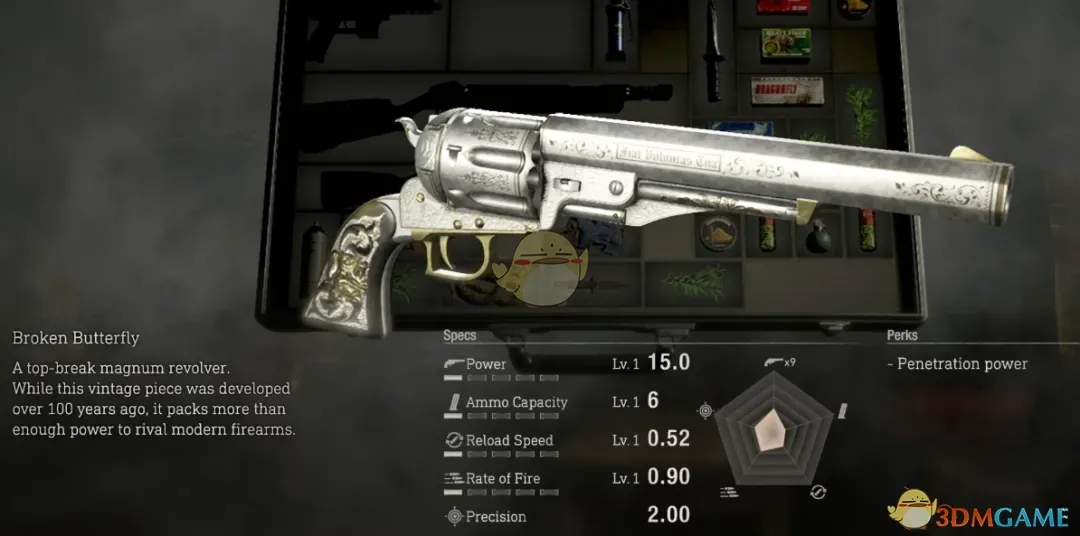The width and height of the screenshot is (1080, 536).
Task: Select the Rate of Fire row
Action: click(566, 479)
